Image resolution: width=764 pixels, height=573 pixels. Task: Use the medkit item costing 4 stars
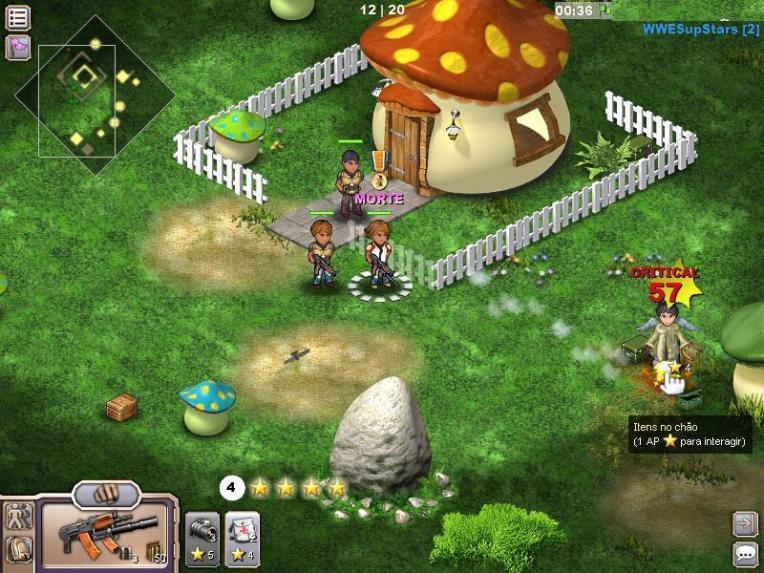point(242,538)
